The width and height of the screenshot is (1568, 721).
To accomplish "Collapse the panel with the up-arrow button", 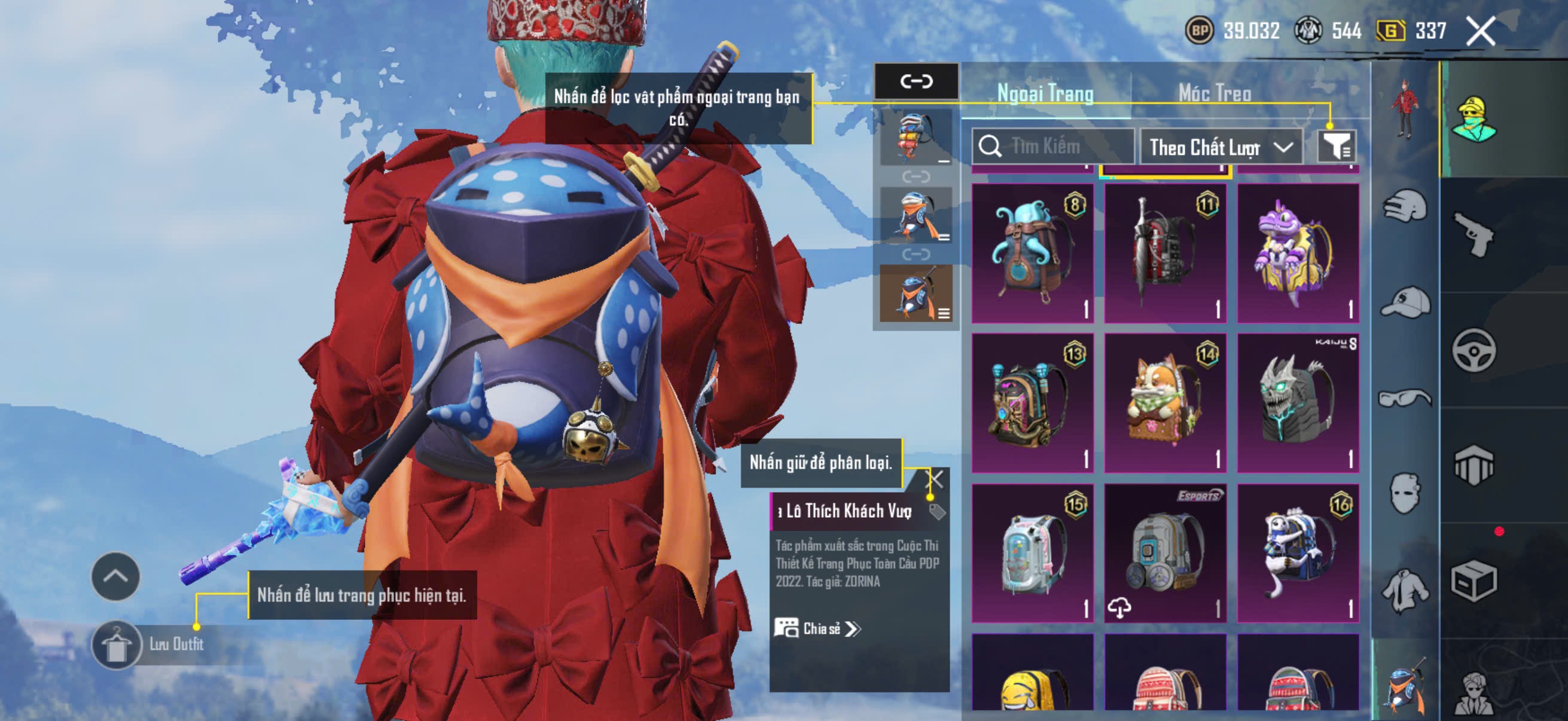I will coord(115,576).
